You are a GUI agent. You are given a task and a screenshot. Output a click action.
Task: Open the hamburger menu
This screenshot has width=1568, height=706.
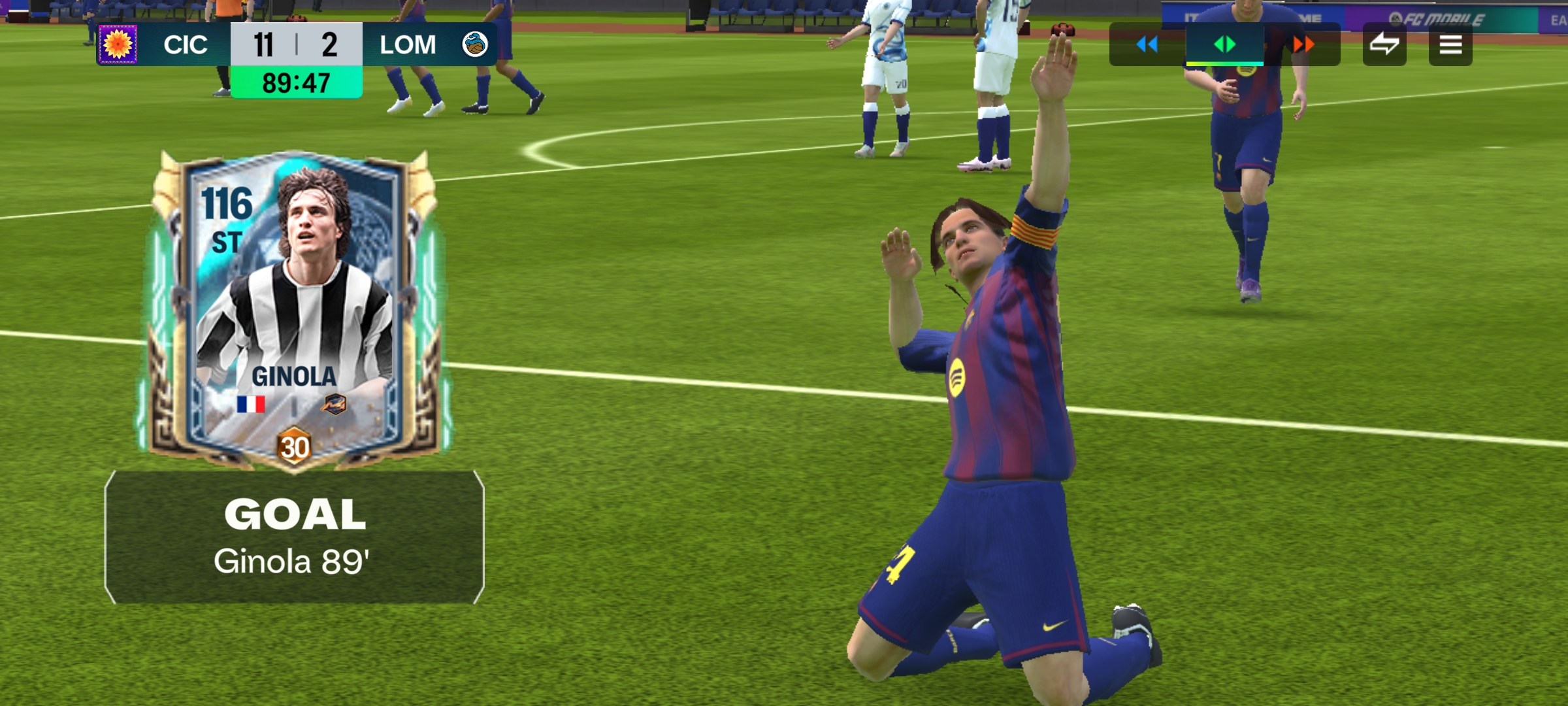[1450, 44]
